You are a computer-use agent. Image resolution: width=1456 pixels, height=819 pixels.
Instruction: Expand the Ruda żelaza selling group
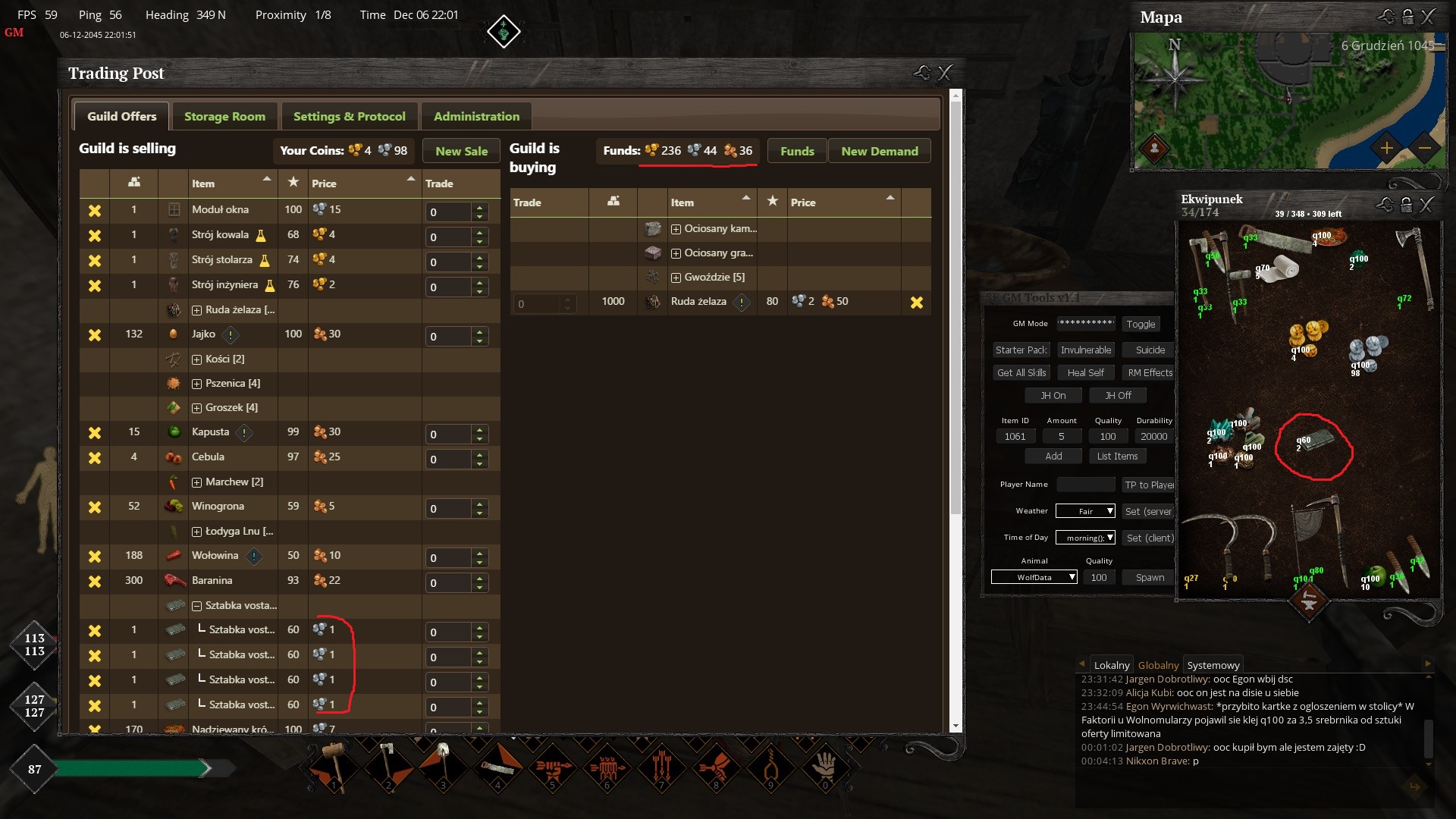tap(196, 310)
